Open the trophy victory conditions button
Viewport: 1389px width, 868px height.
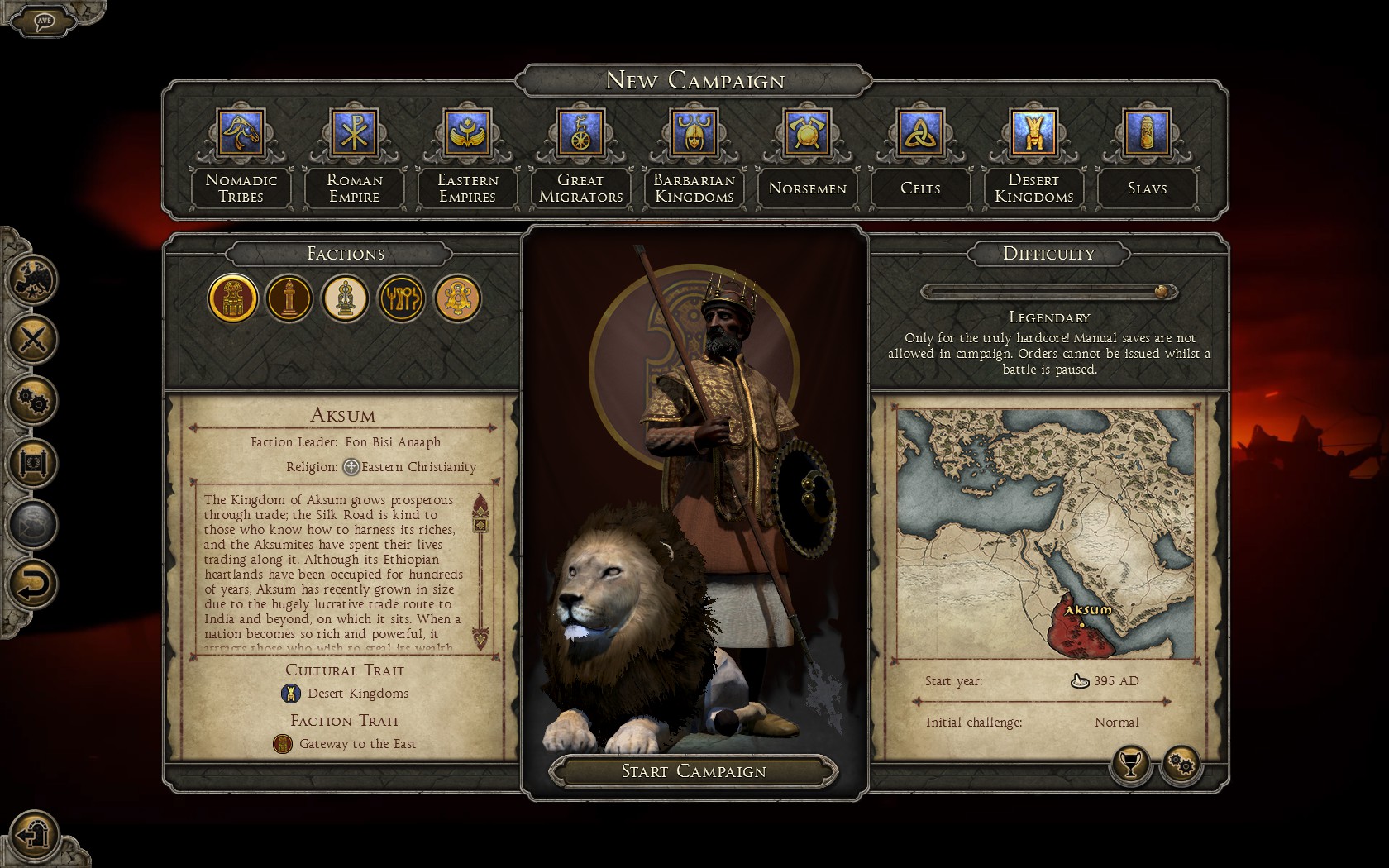1130,764
